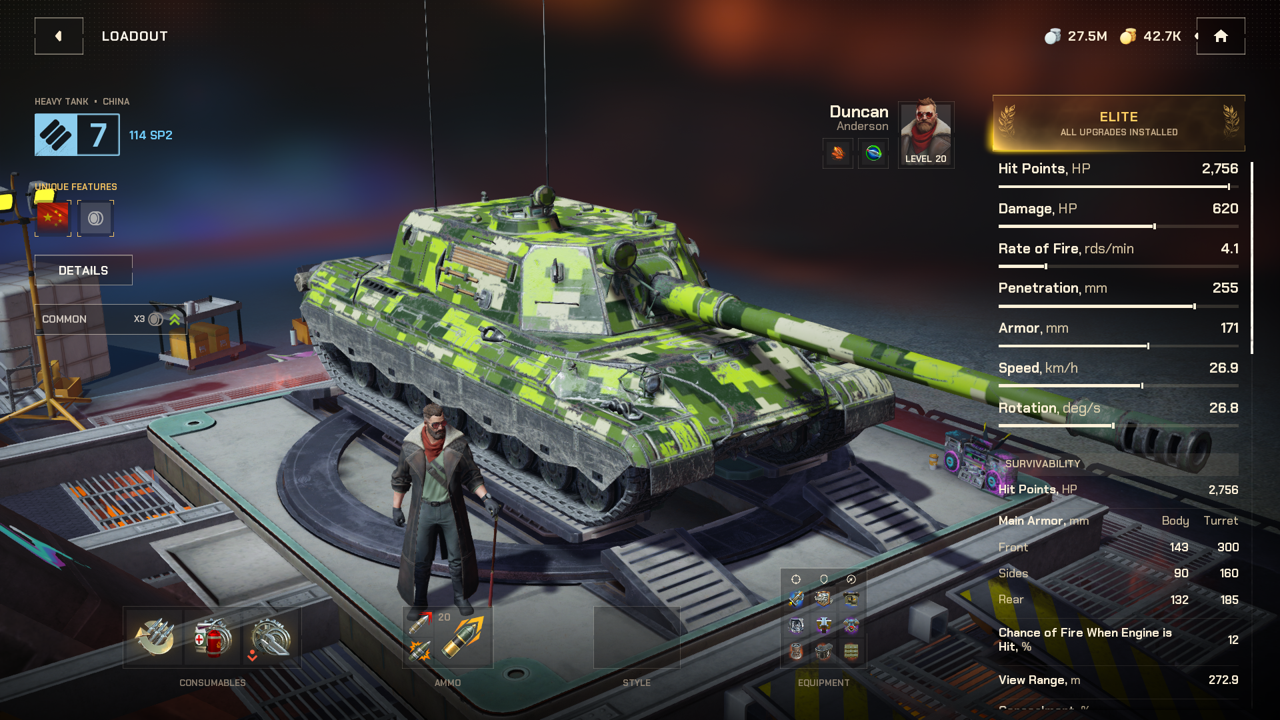Viewport: 1280px width, 720px height.
Task: Toggle the crosshair equipment category filter
Action: pyautogui.click(x=795, y=578)
